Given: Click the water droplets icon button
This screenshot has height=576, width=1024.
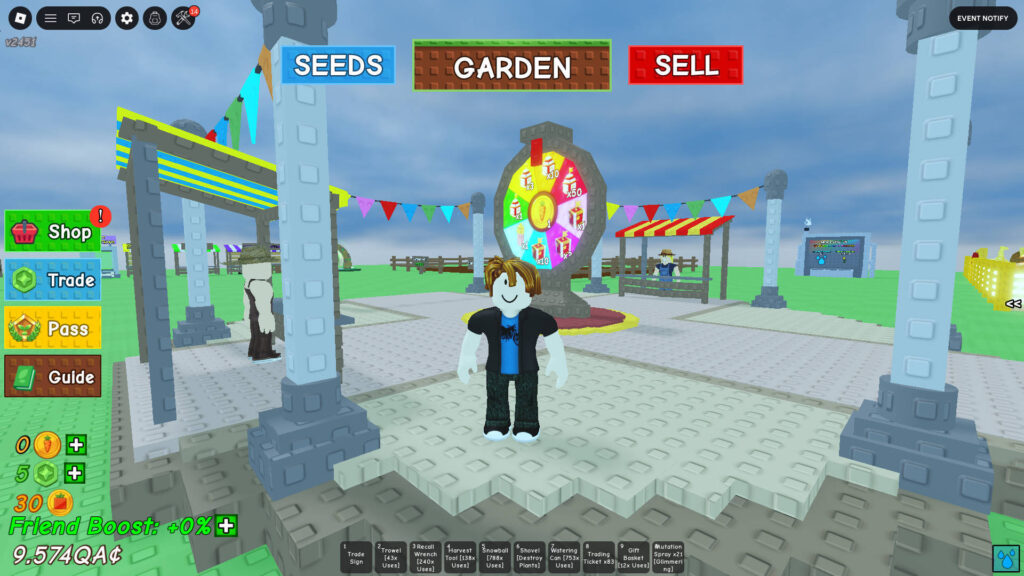Looking at the screenshot, I should tap(1006, 557).
